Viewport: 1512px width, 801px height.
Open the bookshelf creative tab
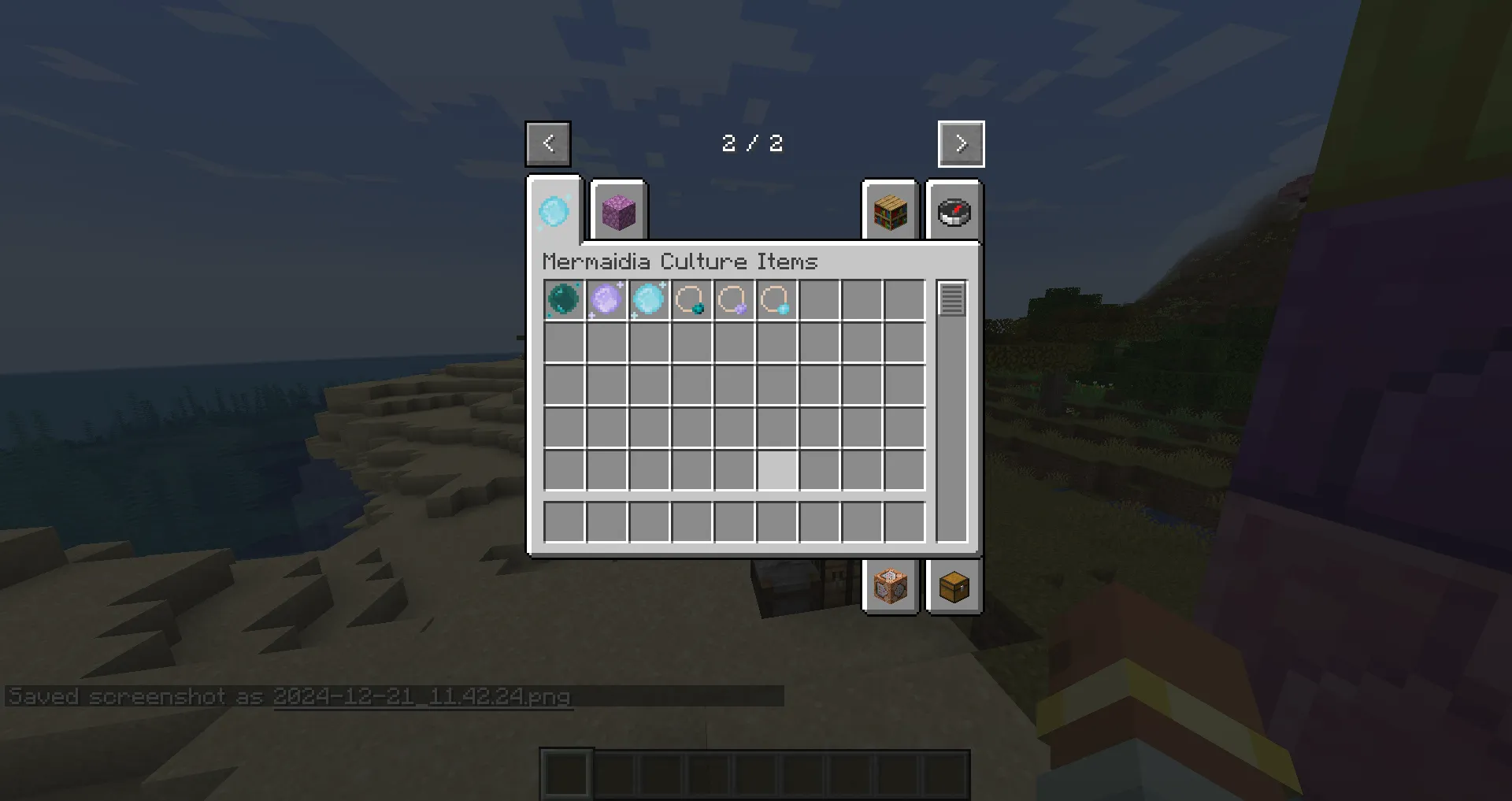890,213
